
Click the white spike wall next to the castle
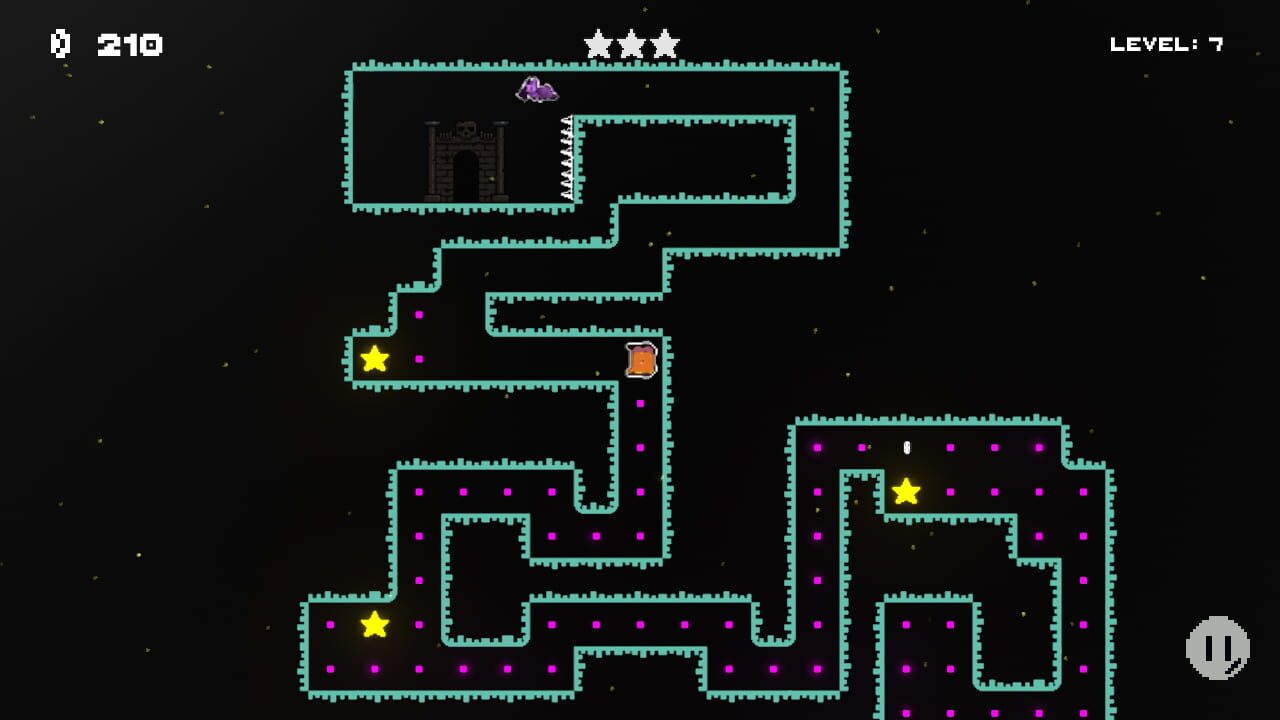pos(565,160)
